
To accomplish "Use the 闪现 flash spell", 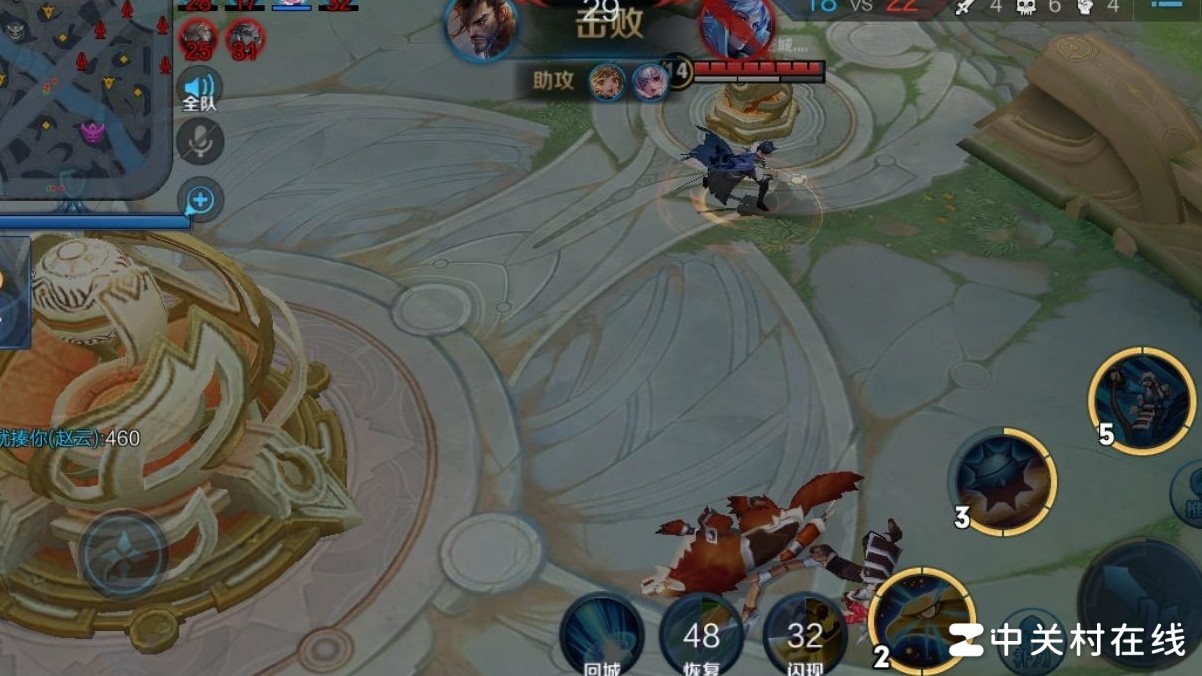I will [x=804, y=634].
